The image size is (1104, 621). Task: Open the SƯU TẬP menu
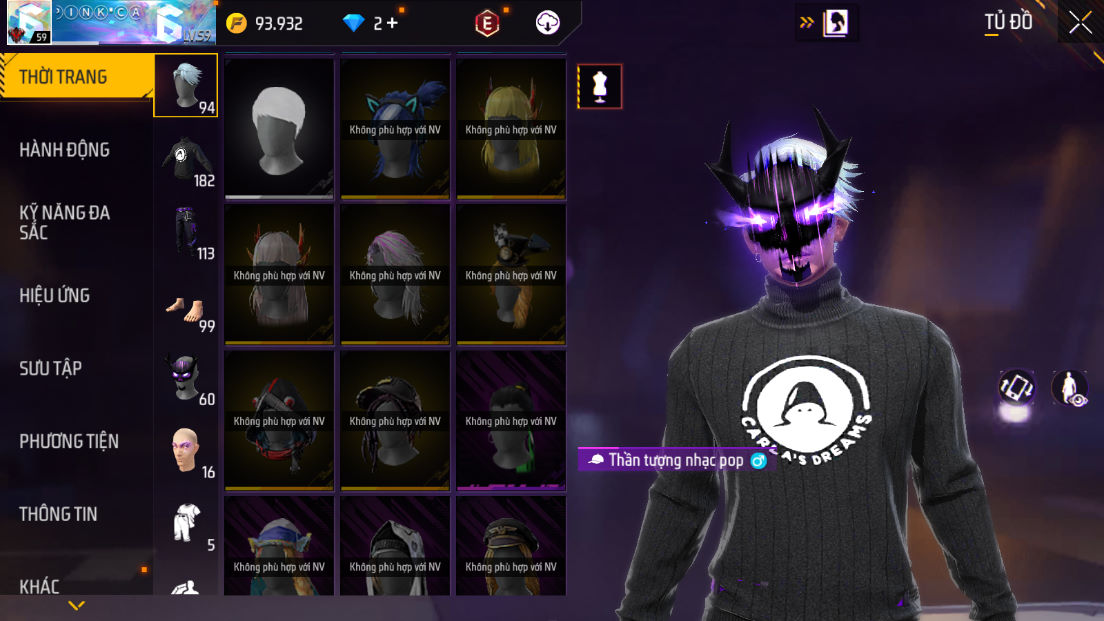click(x=51, y=368)
